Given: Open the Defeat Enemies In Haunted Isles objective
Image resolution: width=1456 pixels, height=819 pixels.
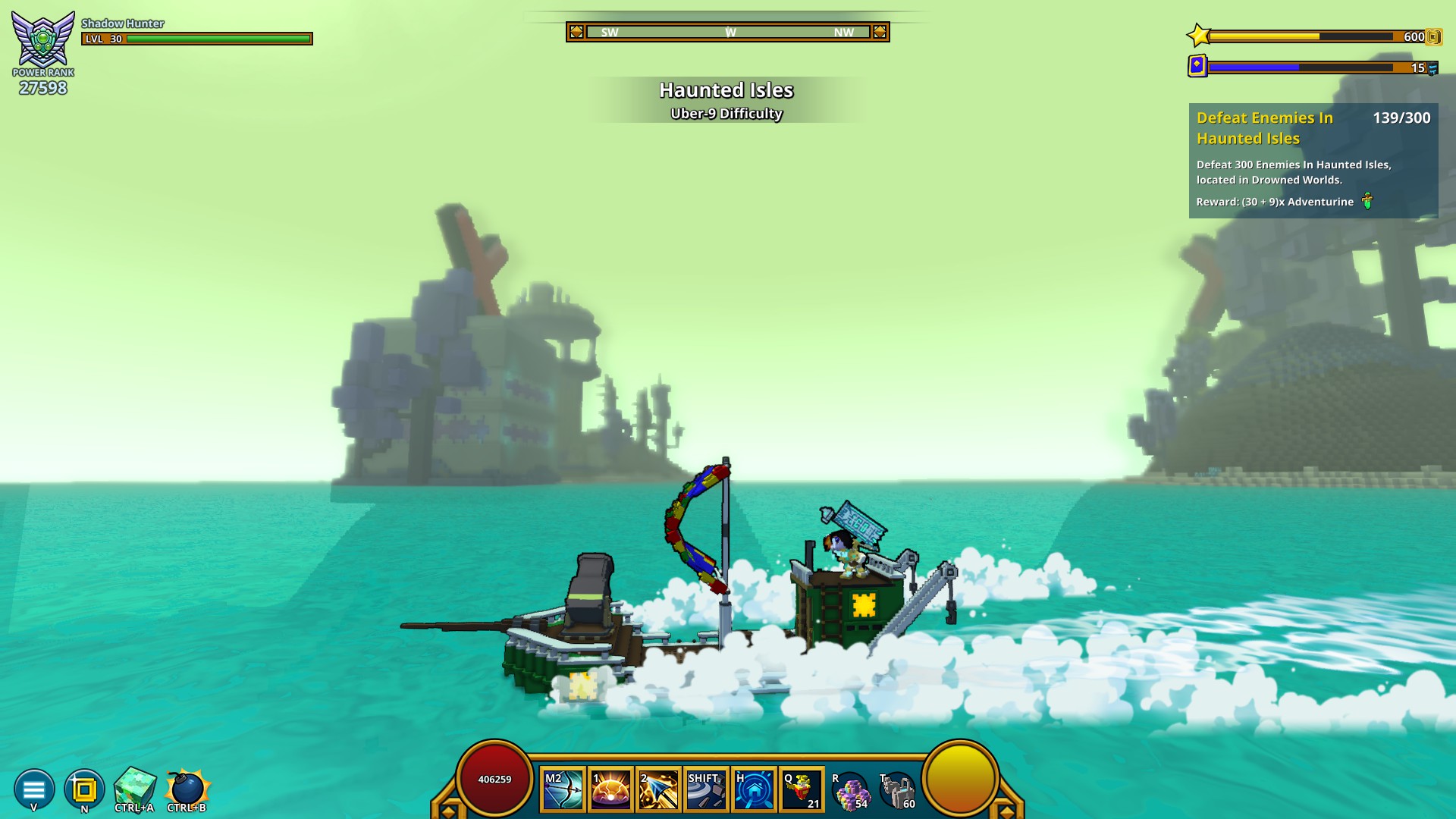Looking at the screenshot, I should coord(1313,160).
